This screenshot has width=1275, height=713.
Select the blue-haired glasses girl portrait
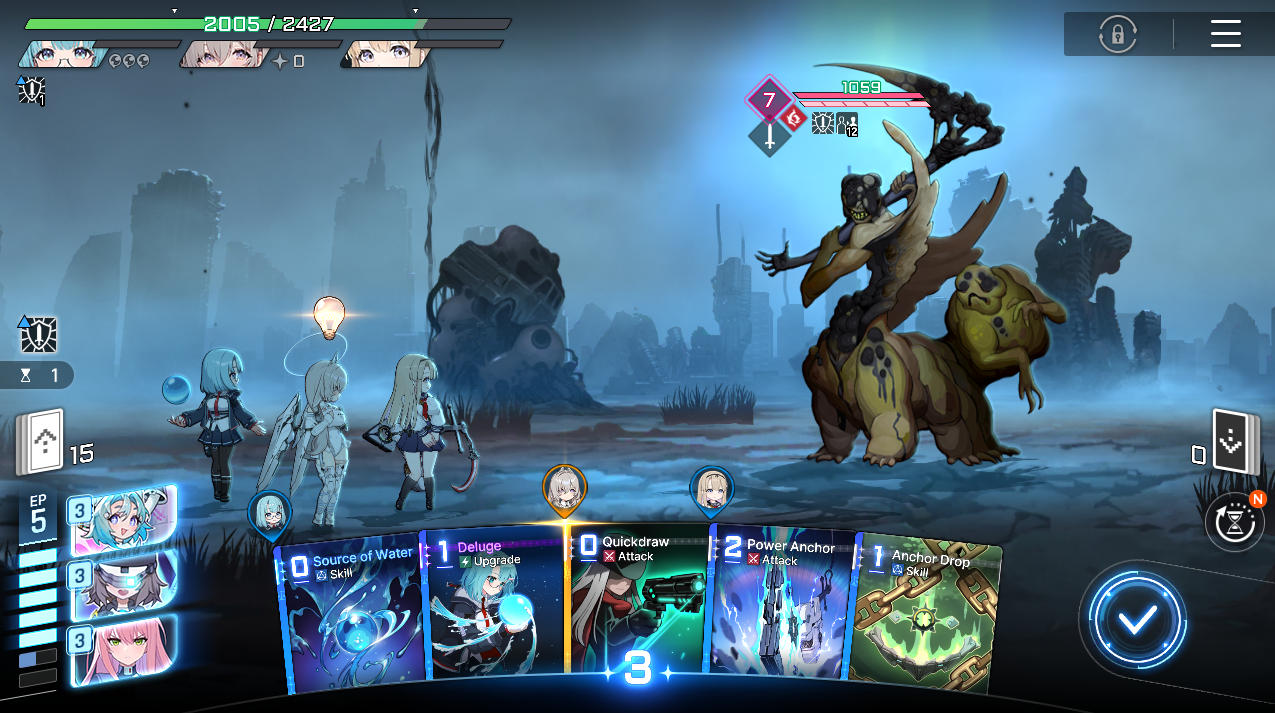click(x=62, y=54)
